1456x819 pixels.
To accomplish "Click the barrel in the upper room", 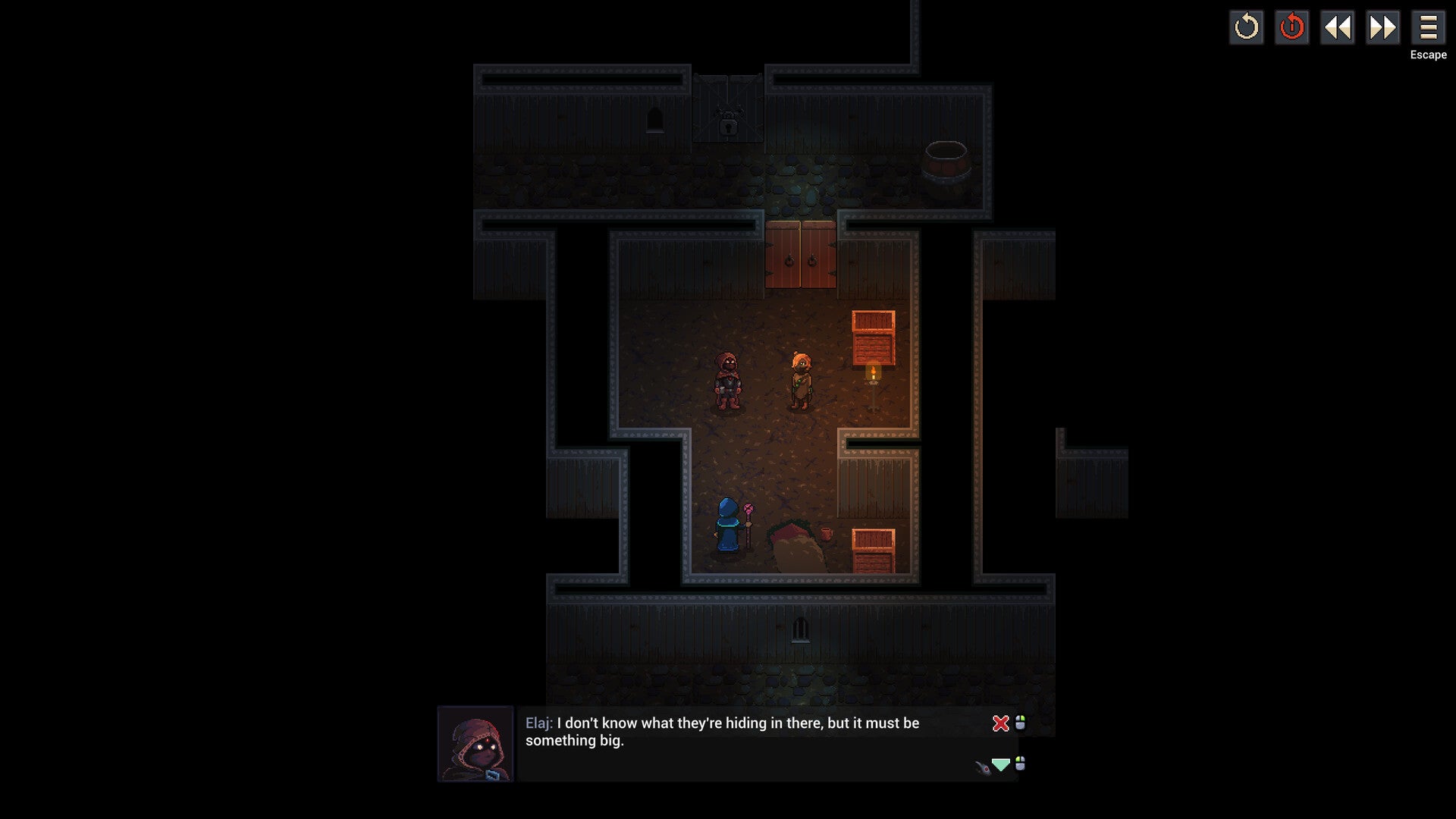I will tap(945, 157).
